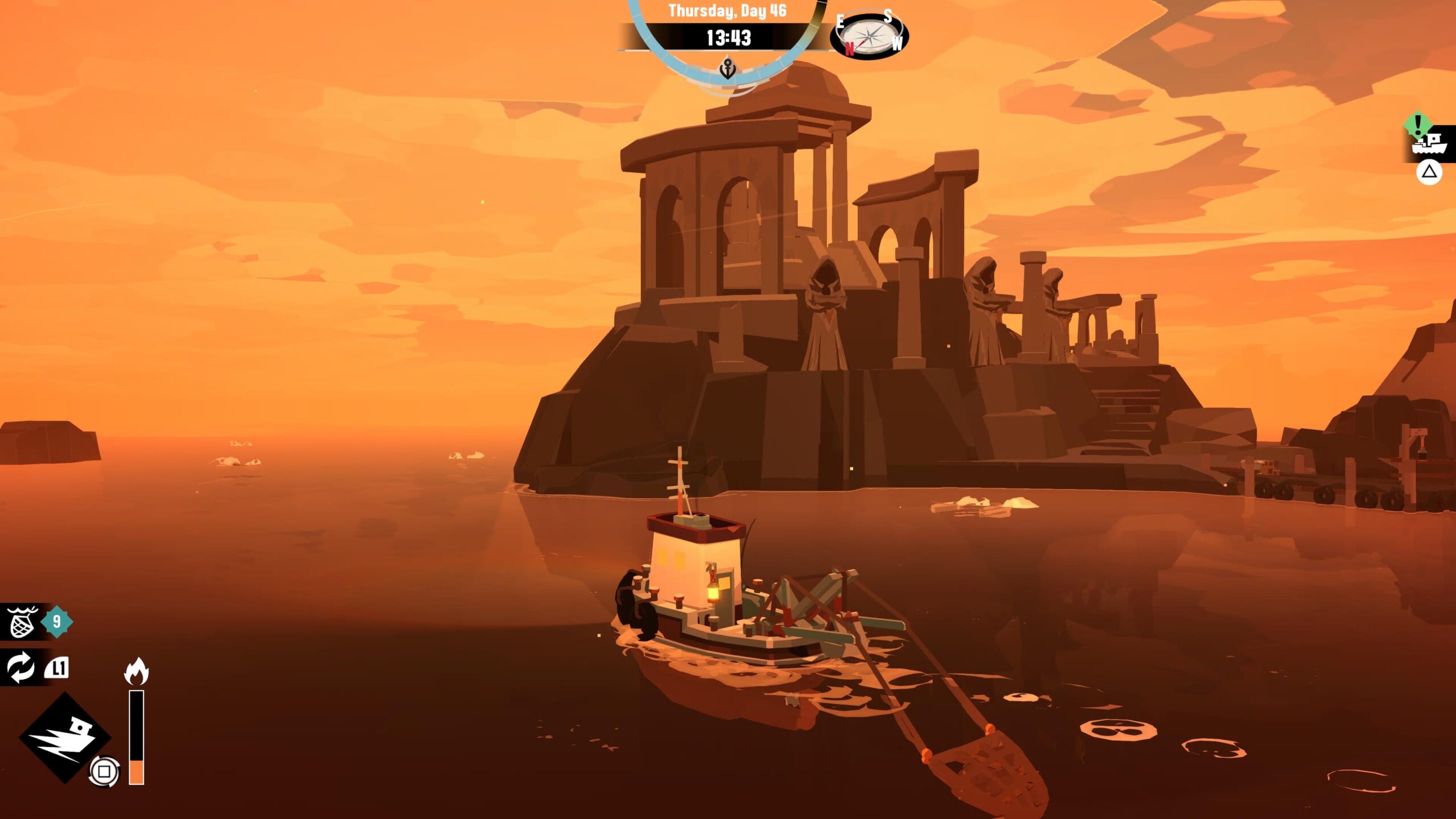The width and height of the screenshot is (1456, 819).
Task: Toggle the teal quantity badge showing 9
Action: (57, 623)
